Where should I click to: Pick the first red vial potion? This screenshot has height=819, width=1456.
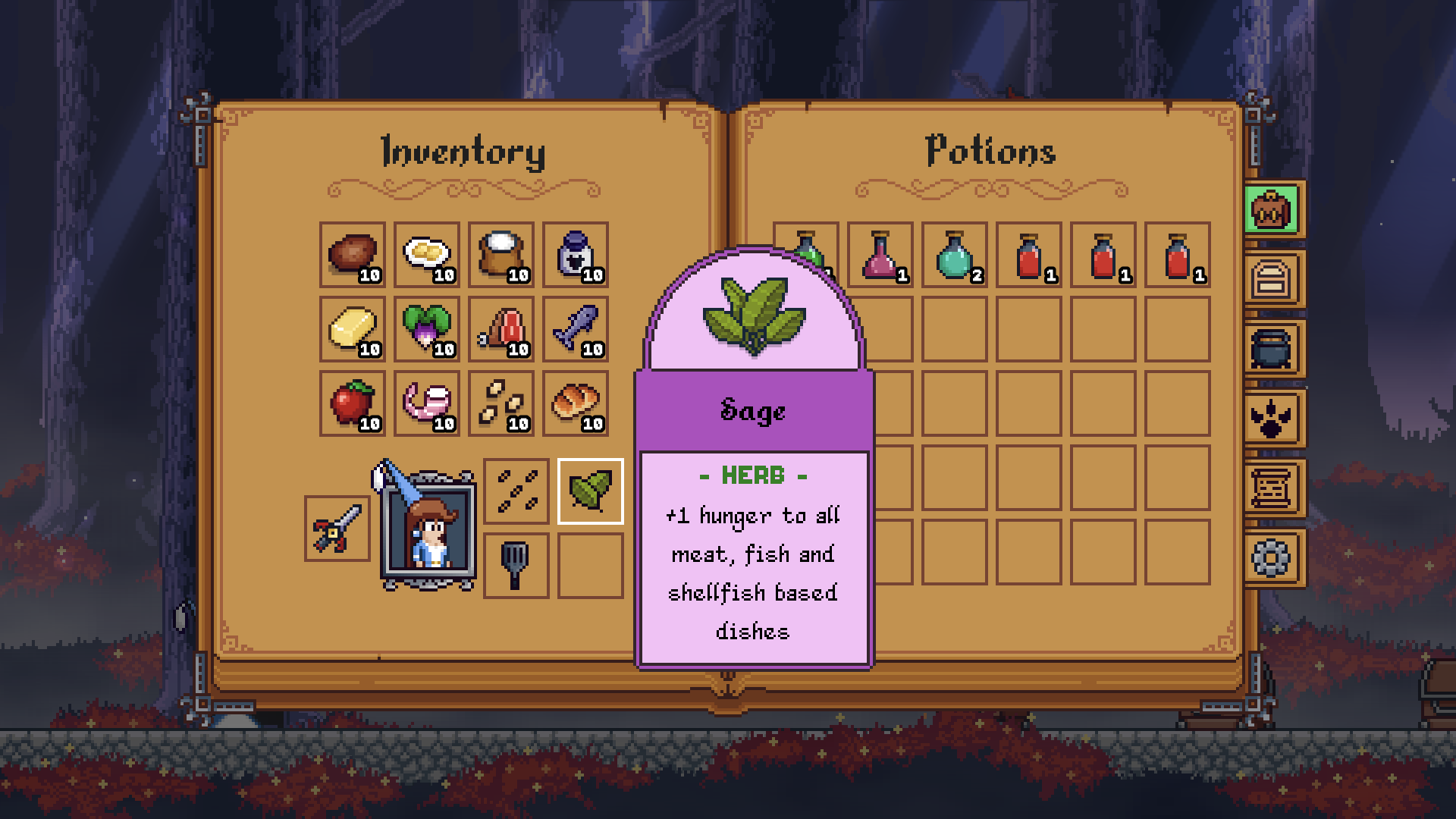[1030, 256]
